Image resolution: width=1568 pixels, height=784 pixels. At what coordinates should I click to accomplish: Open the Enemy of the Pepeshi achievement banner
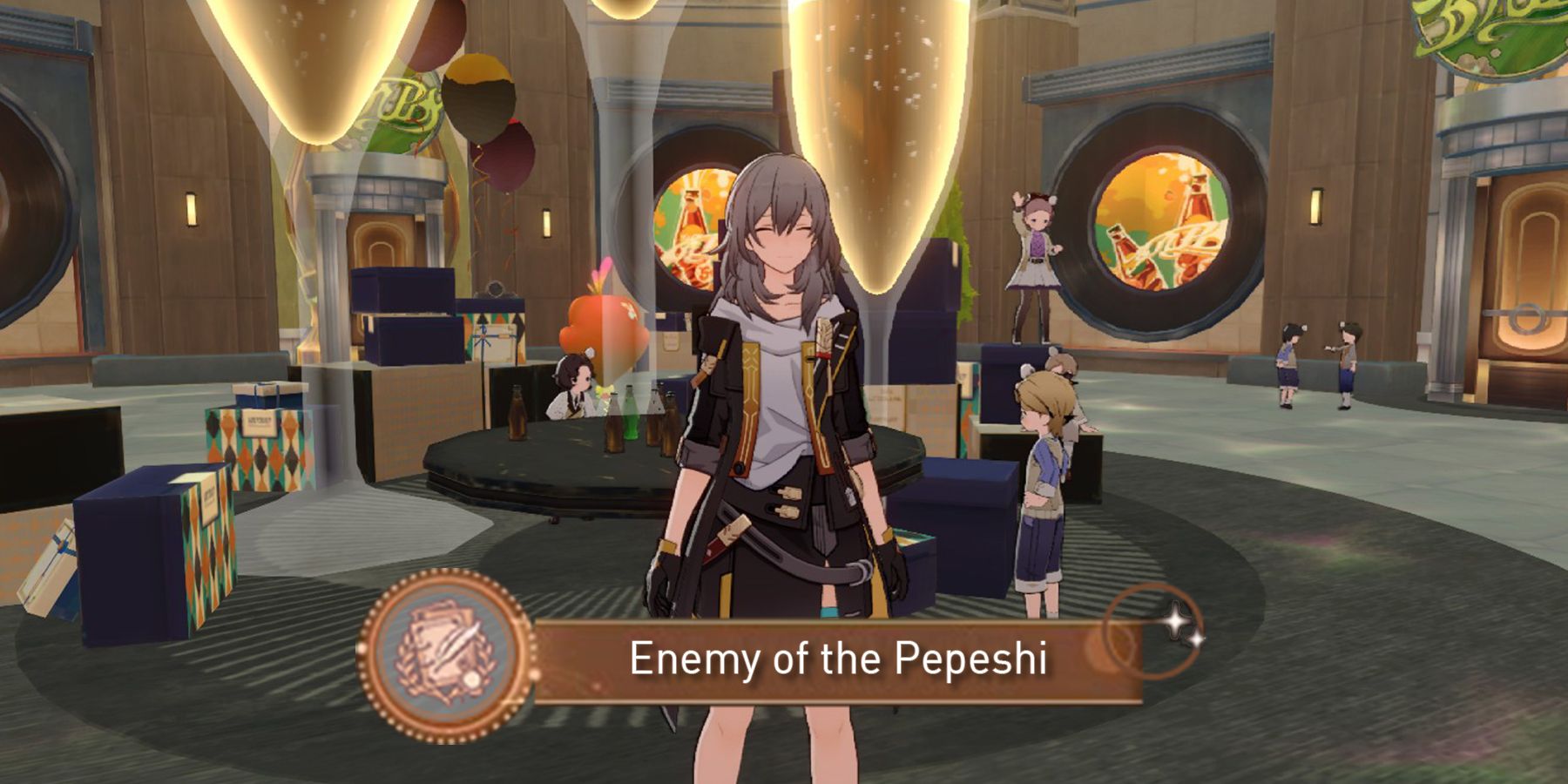click(836, 659)
